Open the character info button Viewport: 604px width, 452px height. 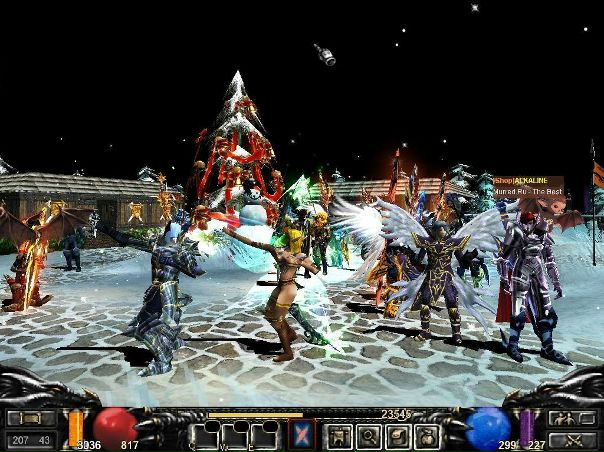pyautogui.click(x=338, y=436)
